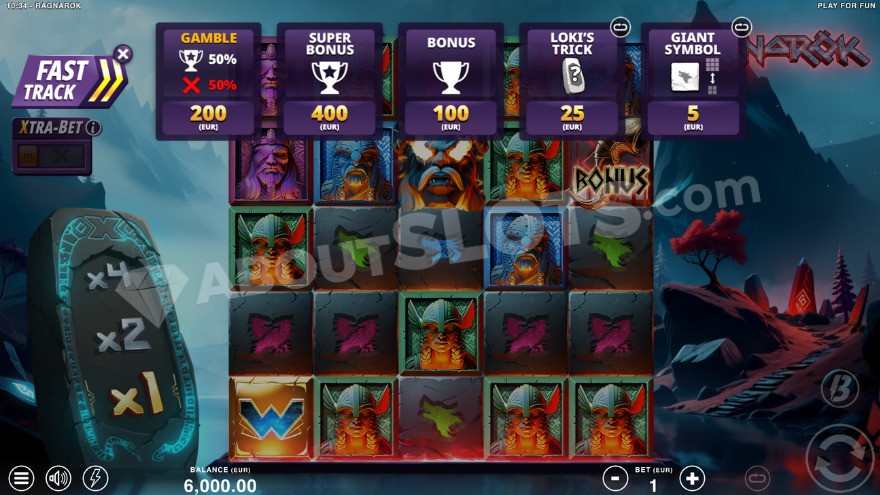880x495 pixels.
Task: Select the 100 EUR Bonus buy option
Action: (x=450, y=82)
